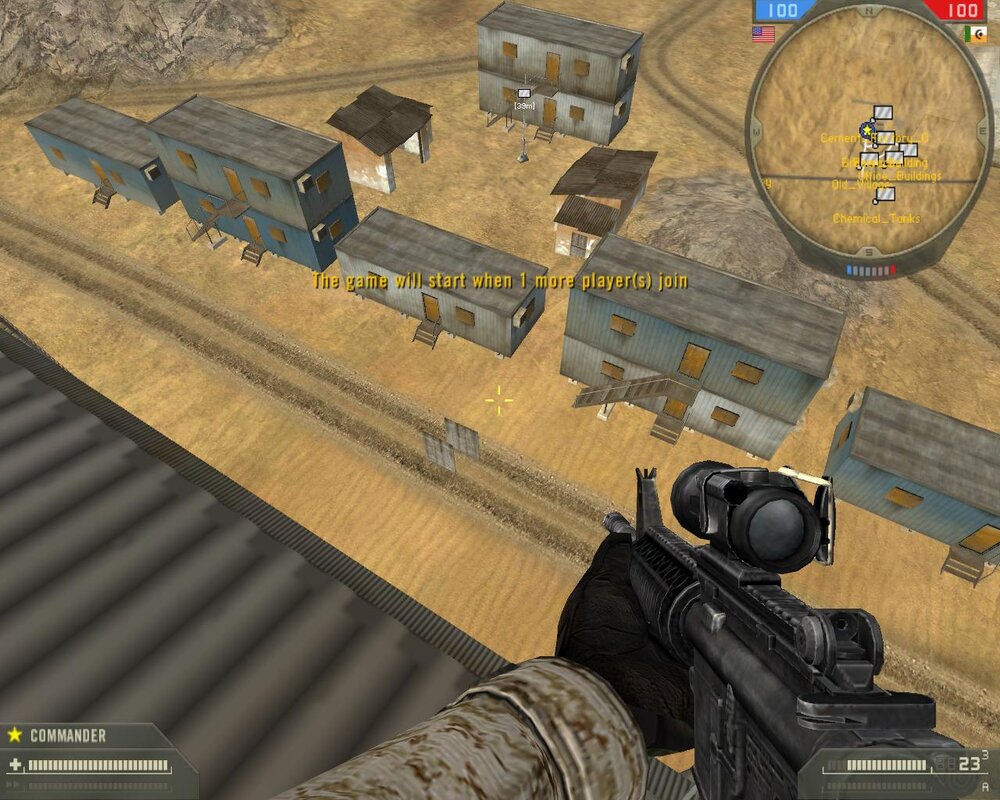Click the Commander star badge
This screenshot has height=800, width=1000.
15,735
